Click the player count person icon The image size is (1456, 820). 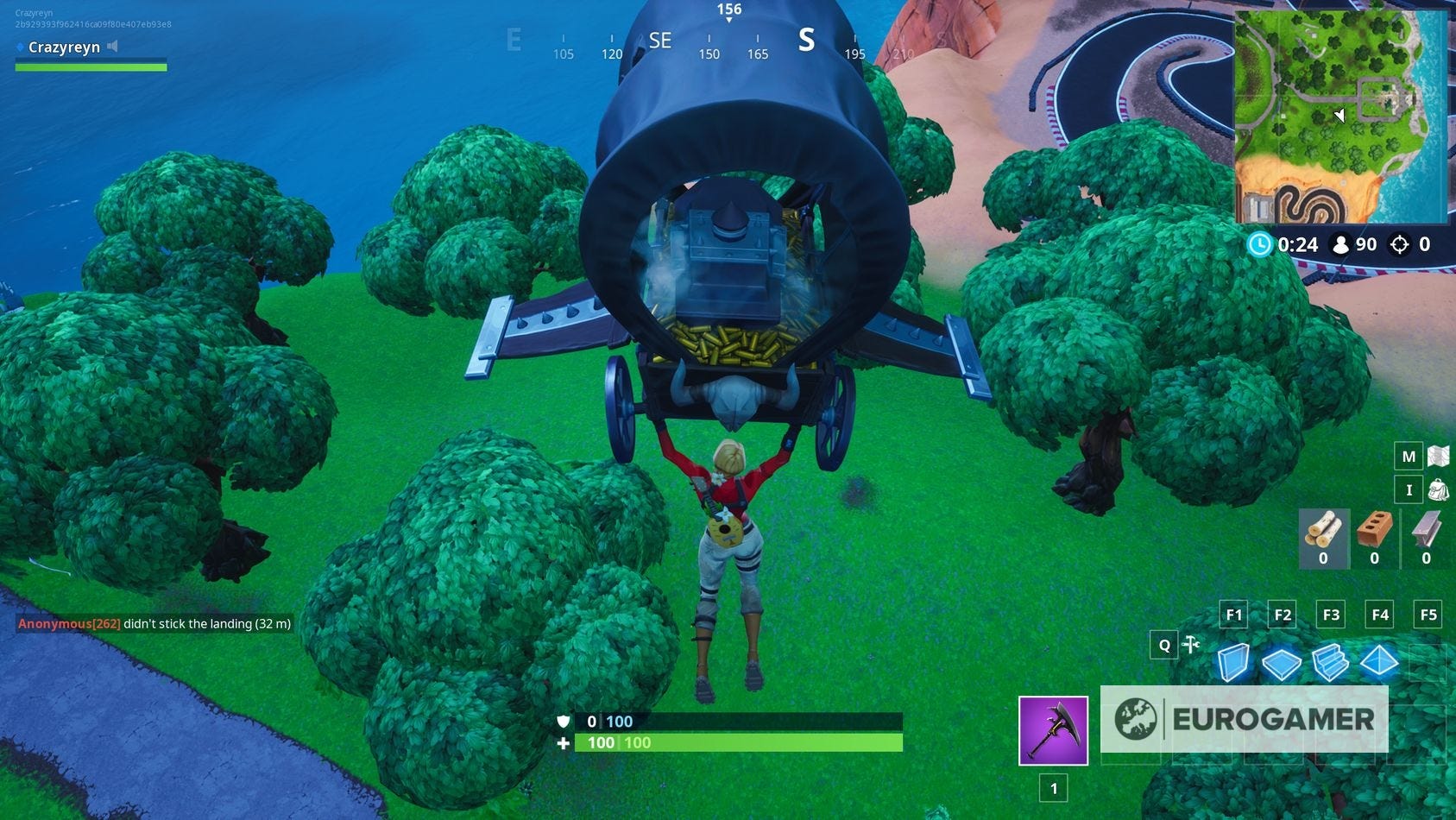pos(1342,244)
